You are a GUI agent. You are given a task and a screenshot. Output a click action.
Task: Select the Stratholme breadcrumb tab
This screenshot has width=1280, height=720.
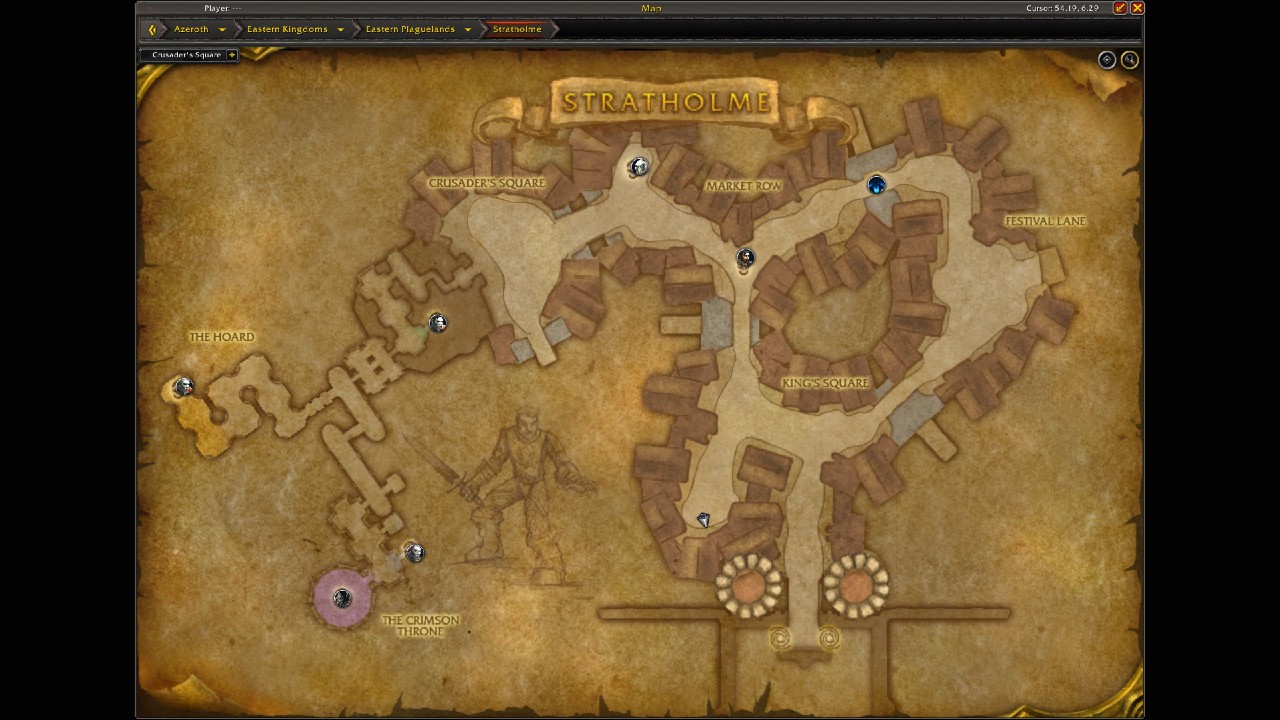tap(516, 29)
